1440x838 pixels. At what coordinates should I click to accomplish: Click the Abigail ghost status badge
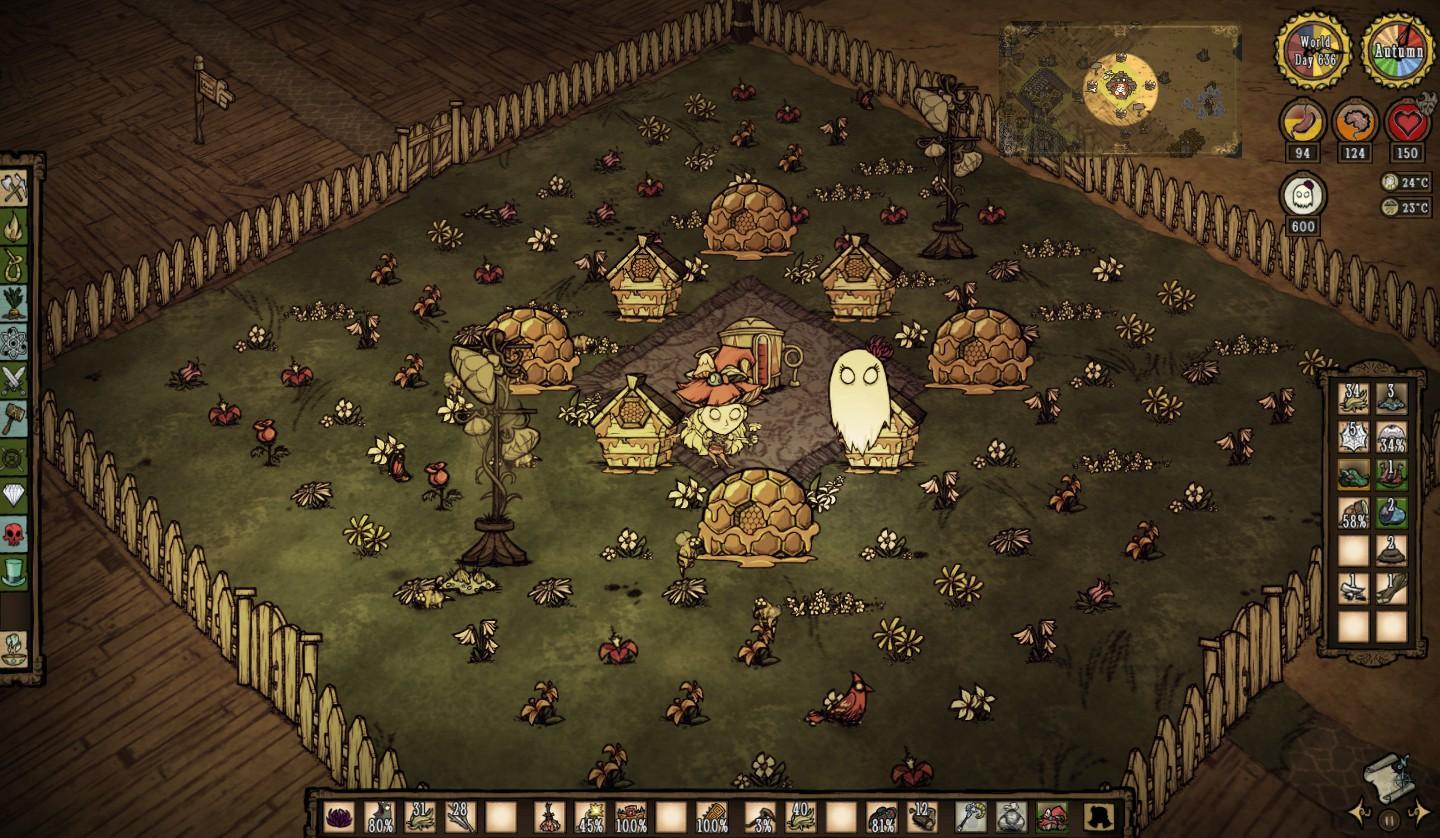1303,194
